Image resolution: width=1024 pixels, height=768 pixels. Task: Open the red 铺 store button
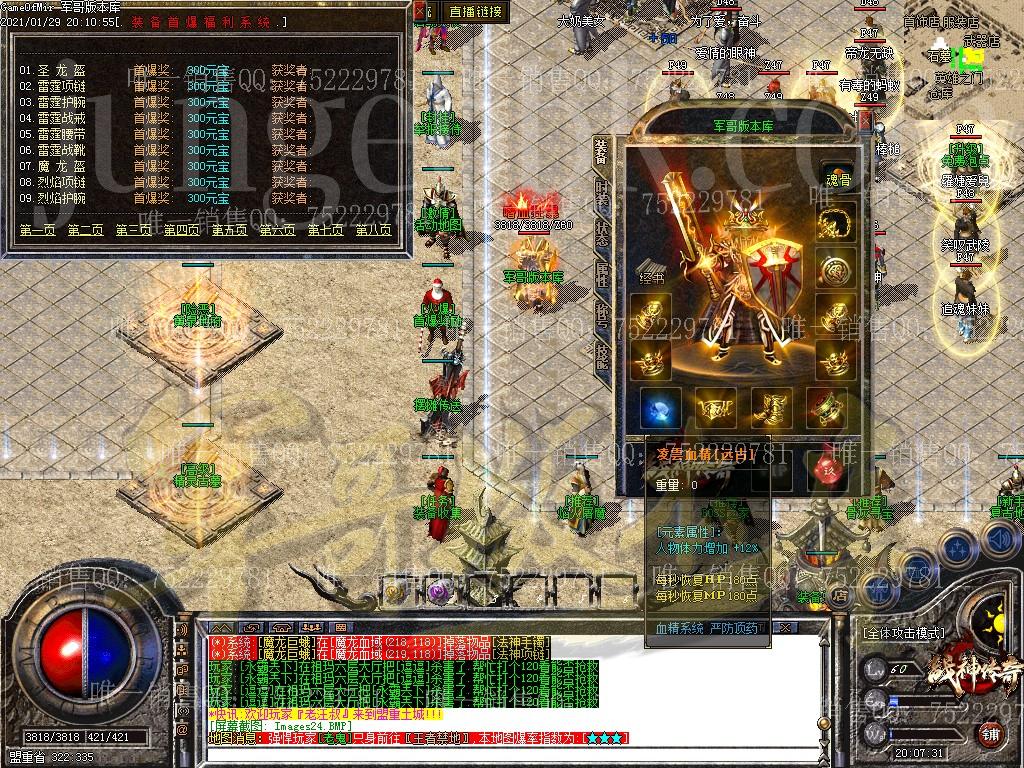990,734
